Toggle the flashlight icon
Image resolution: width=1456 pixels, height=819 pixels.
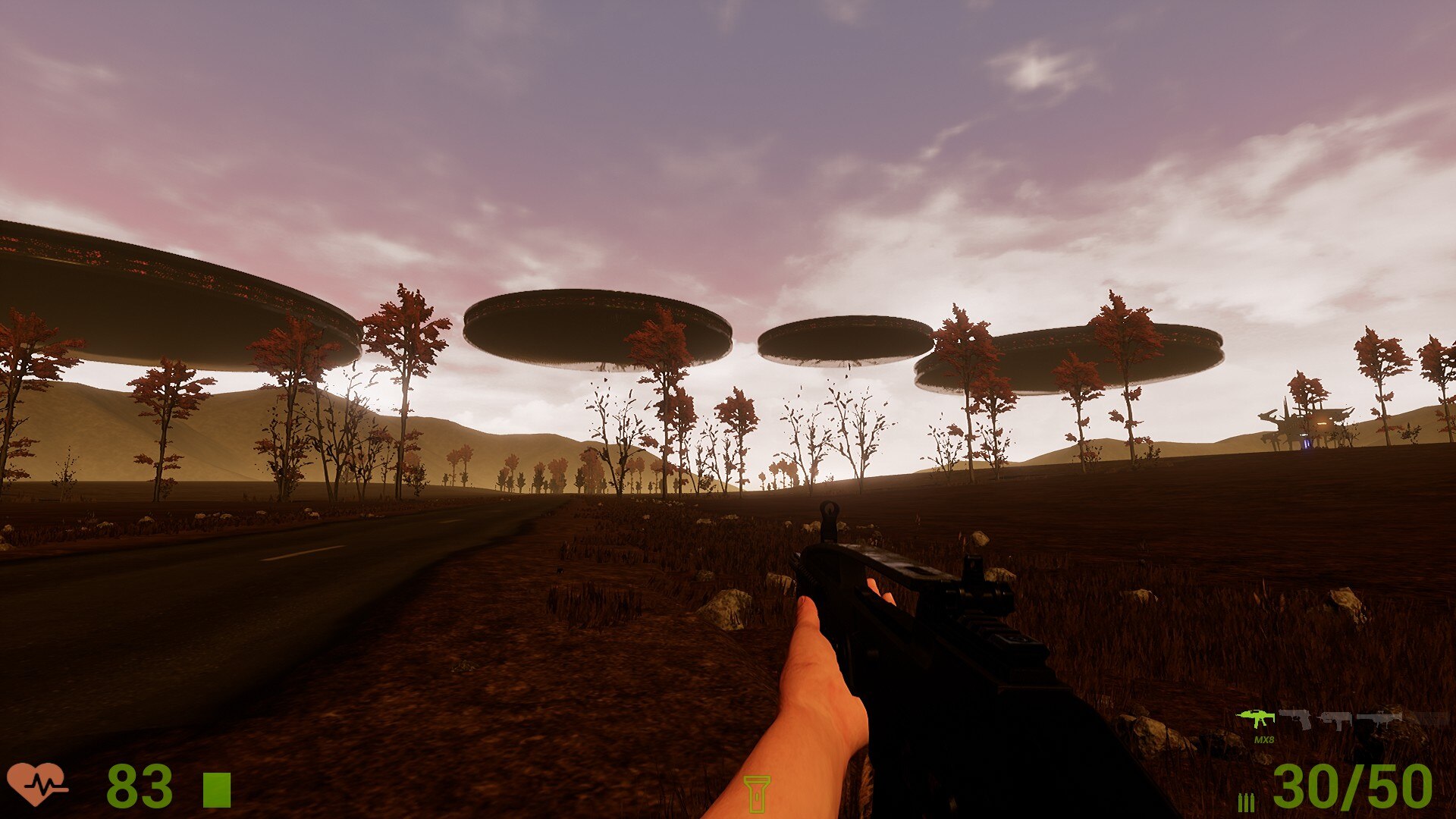point(756,793)
